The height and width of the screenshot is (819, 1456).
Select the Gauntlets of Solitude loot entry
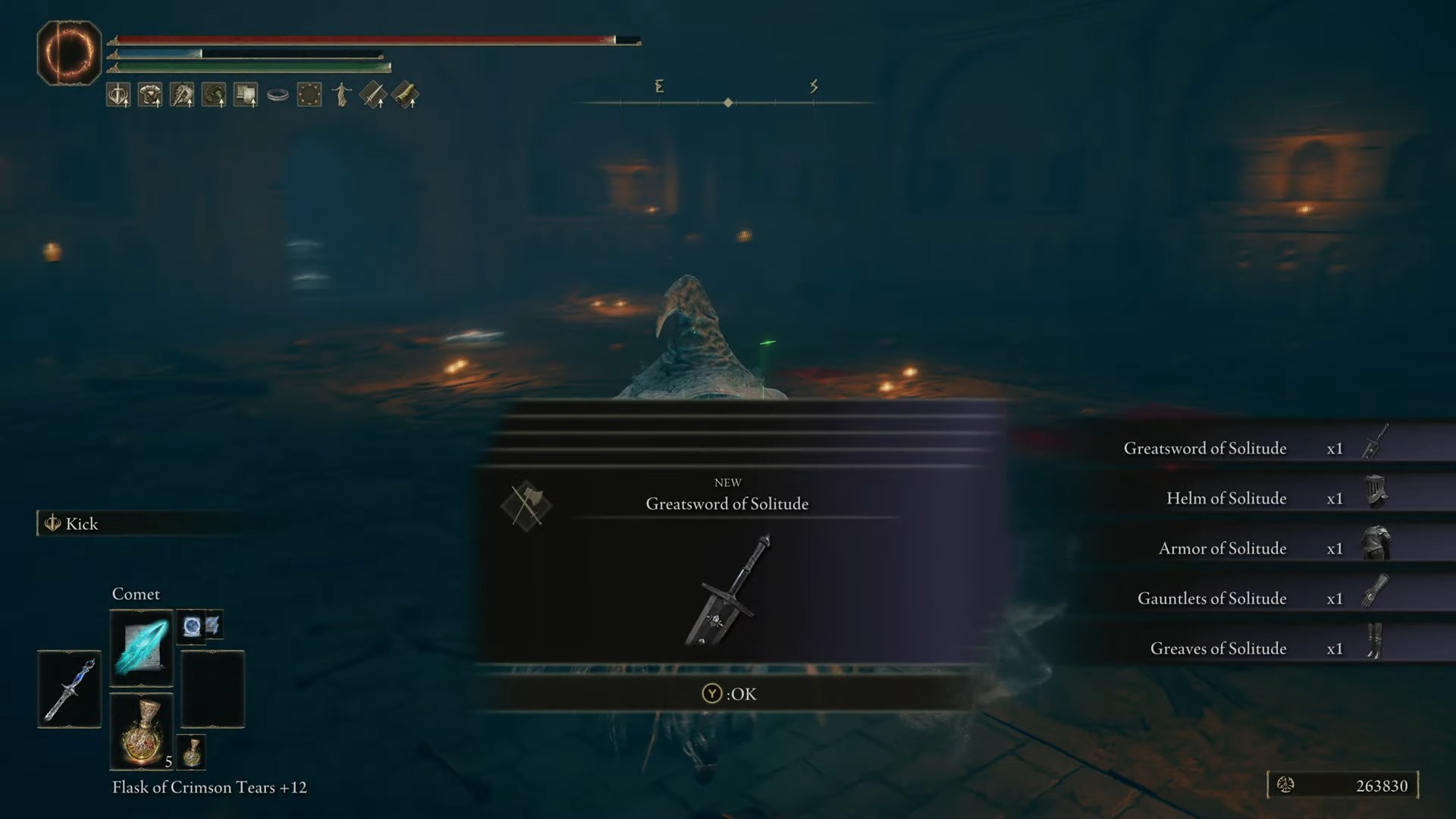1213,598
